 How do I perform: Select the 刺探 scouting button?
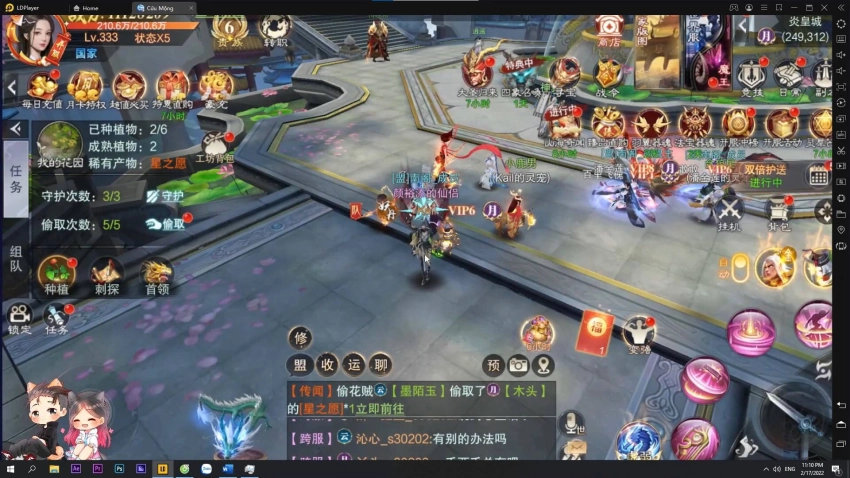107,274
